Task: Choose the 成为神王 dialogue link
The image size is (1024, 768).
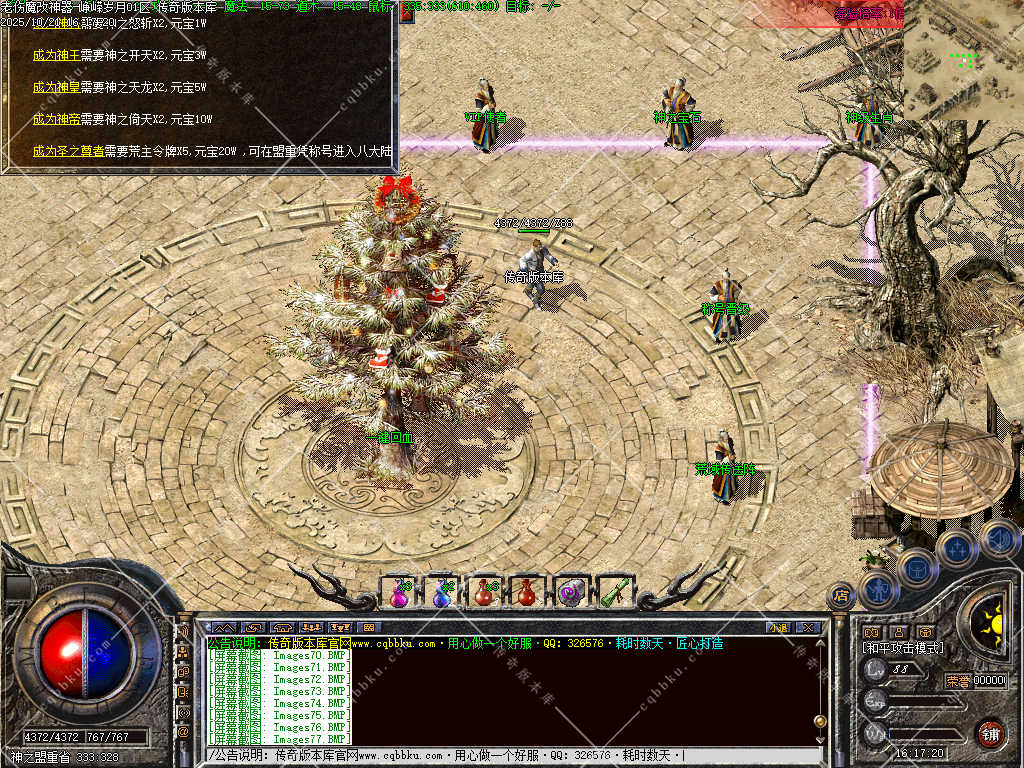Action: 56,55
